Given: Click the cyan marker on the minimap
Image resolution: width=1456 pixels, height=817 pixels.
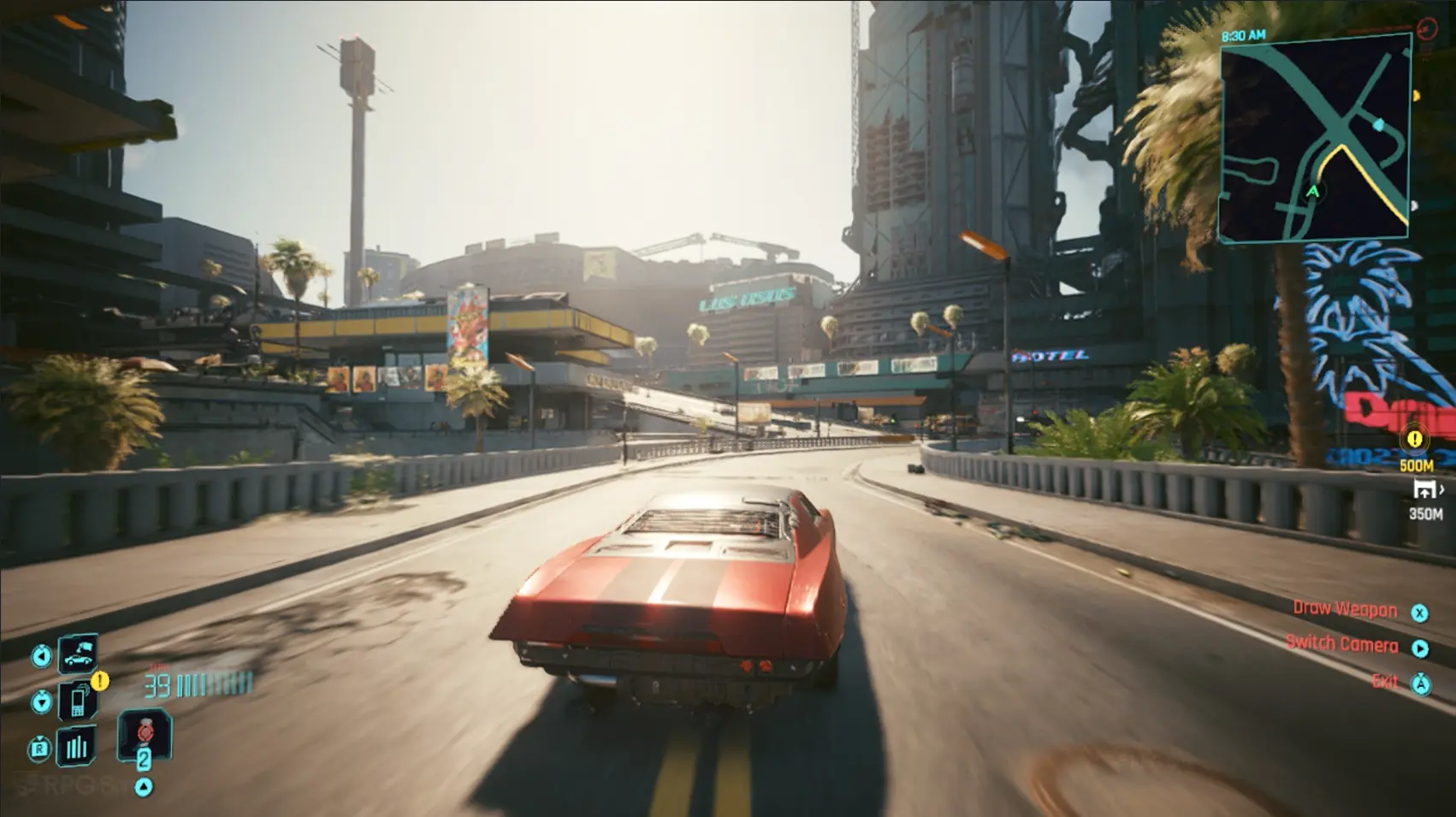Looking at the screenshot, I should coord(1378,126).
